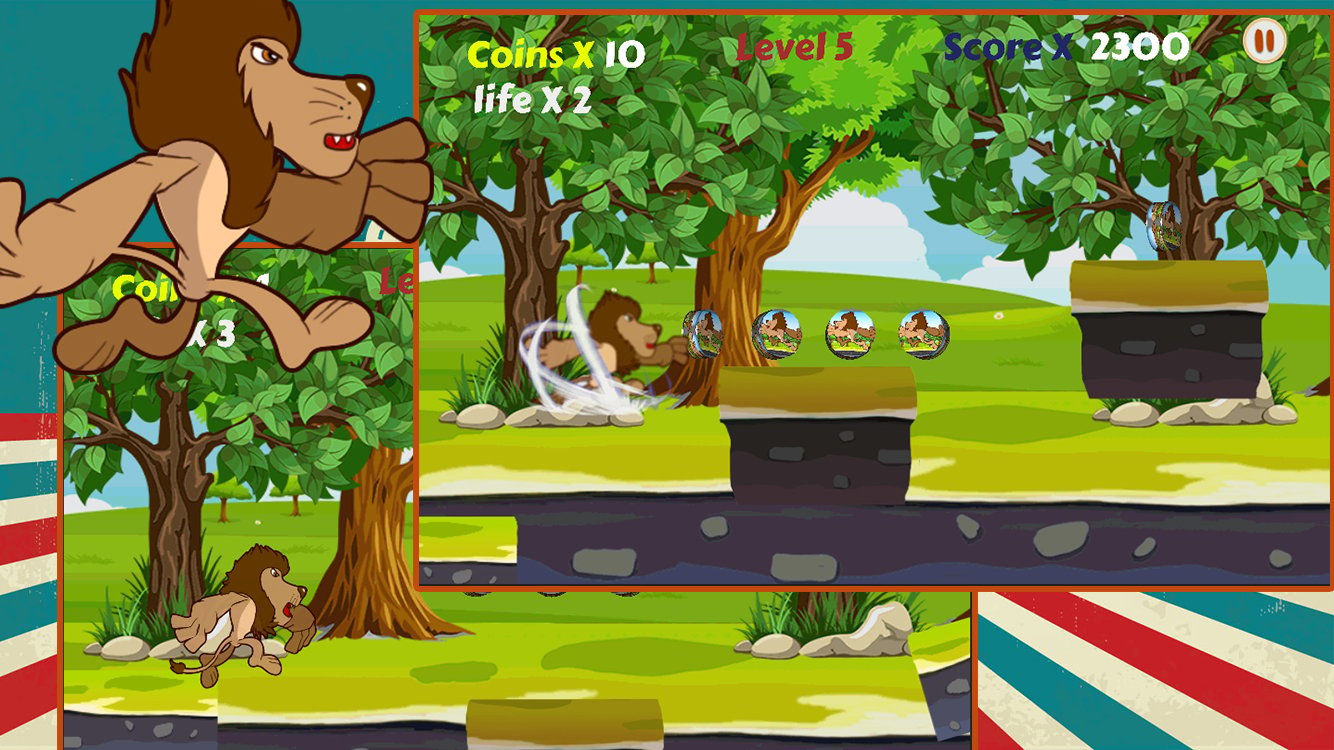Click the last coin in the floating row
The height and width of the screenshot is (750, 1334).
tap(922, 331)
